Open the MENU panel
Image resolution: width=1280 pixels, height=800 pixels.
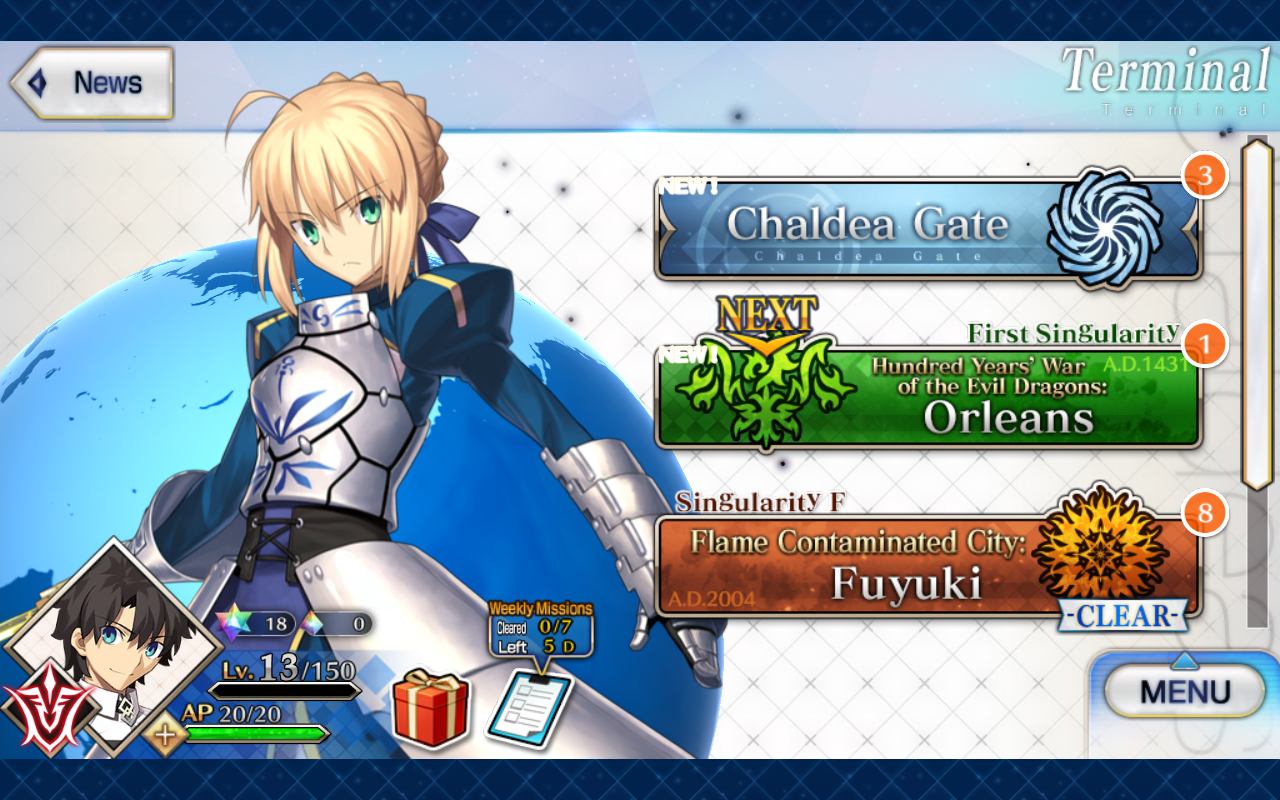click(1184, 691)
